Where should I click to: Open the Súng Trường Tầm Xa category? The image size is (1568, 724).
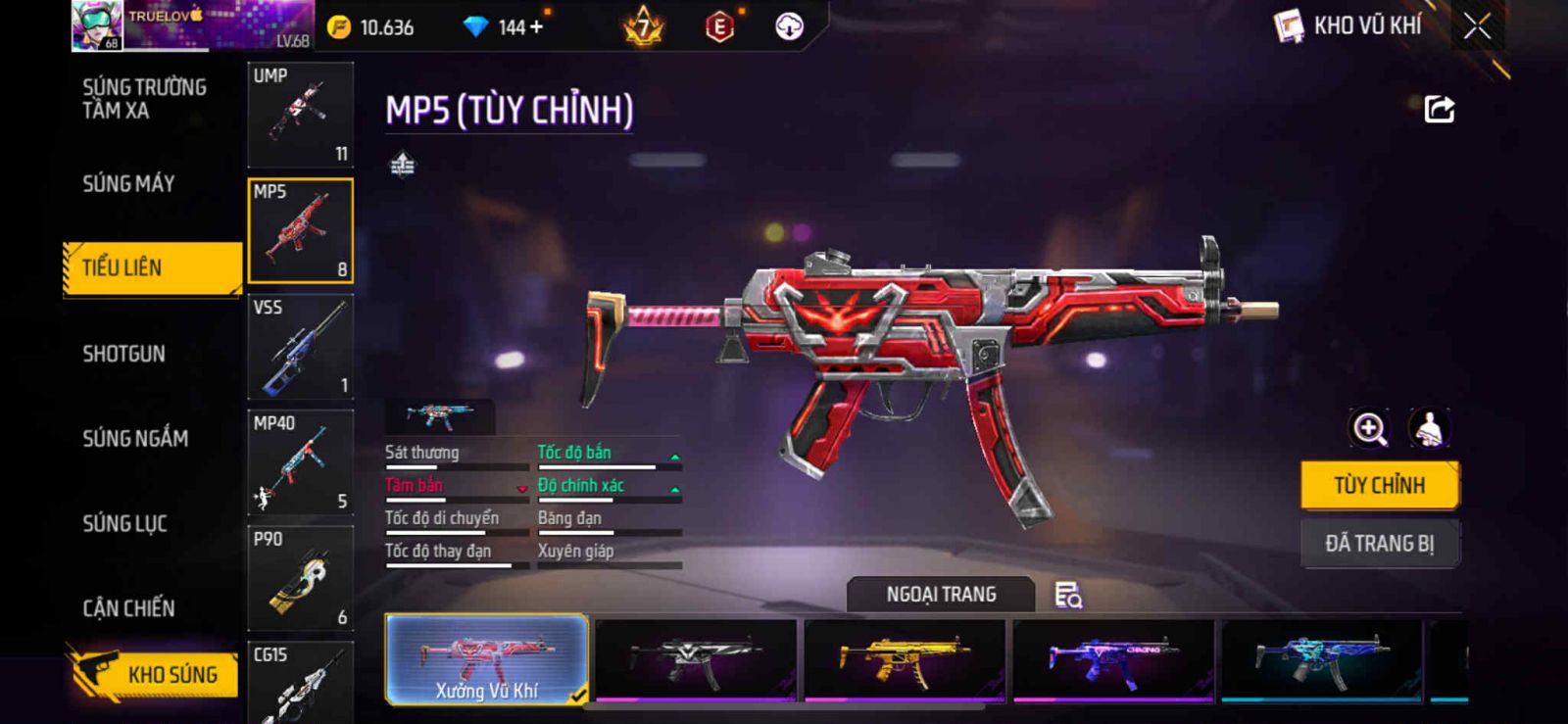click(x=144, y=99)
